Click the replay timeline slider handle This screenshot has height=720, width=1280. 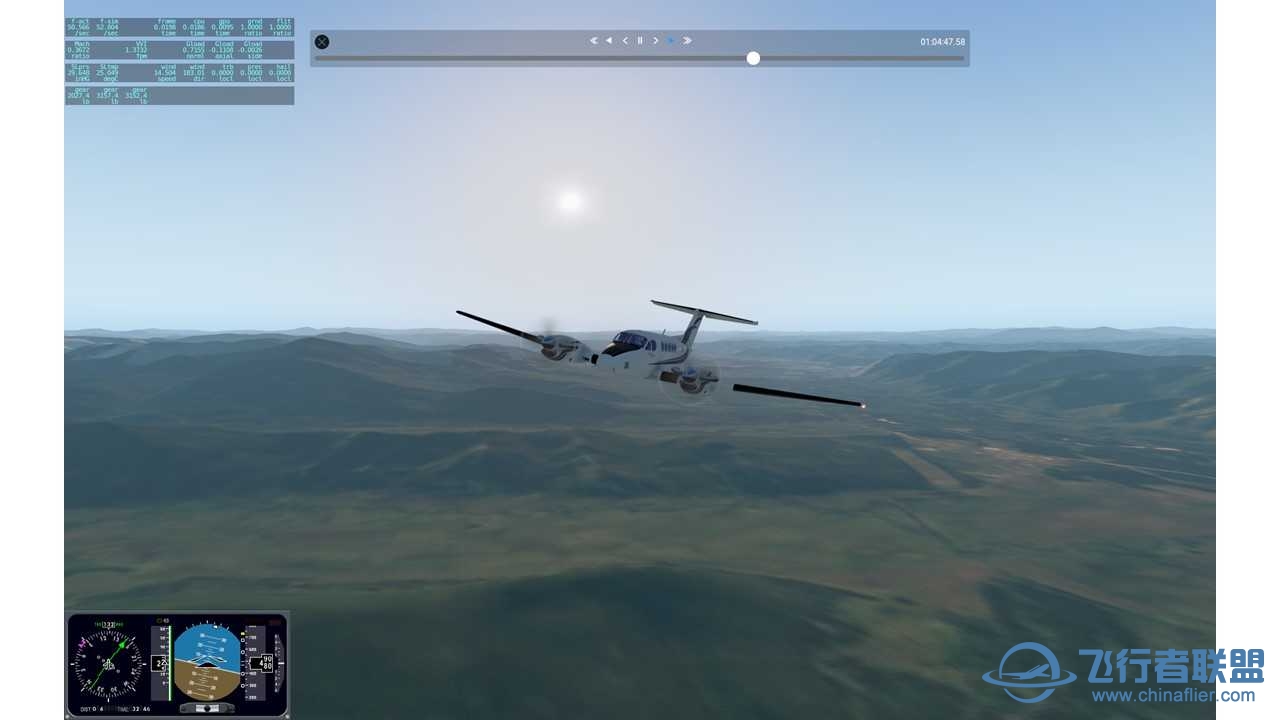coord(753,59)
